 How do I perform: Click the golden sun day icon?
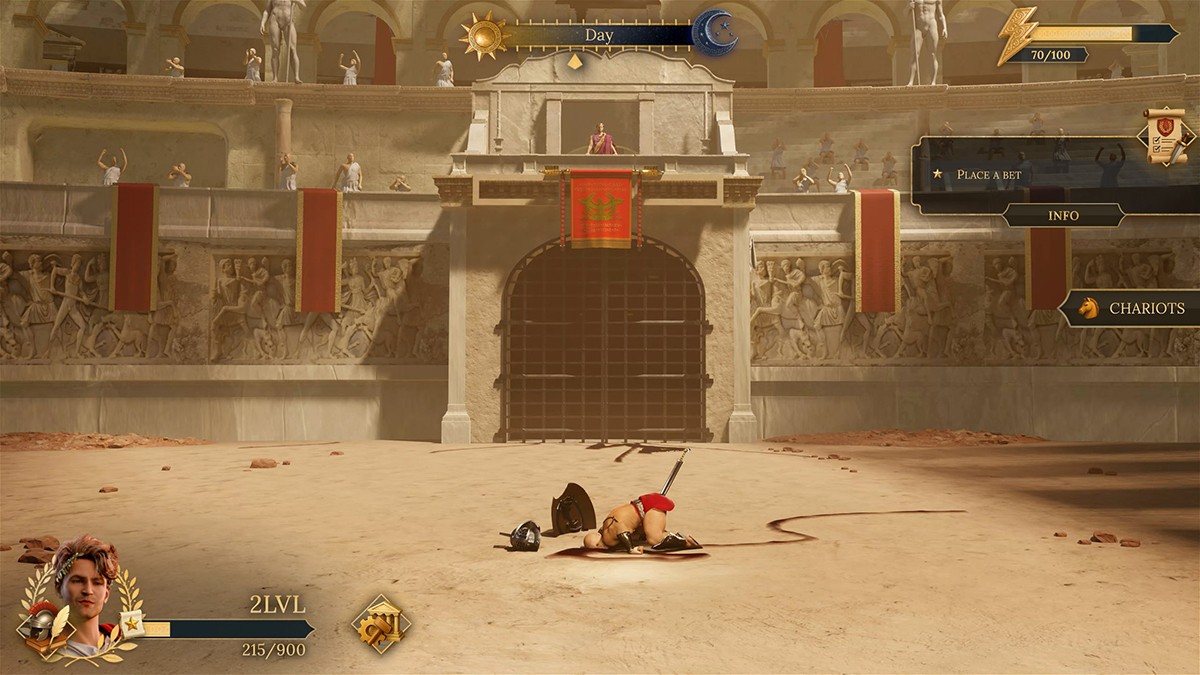pos(484,35)
